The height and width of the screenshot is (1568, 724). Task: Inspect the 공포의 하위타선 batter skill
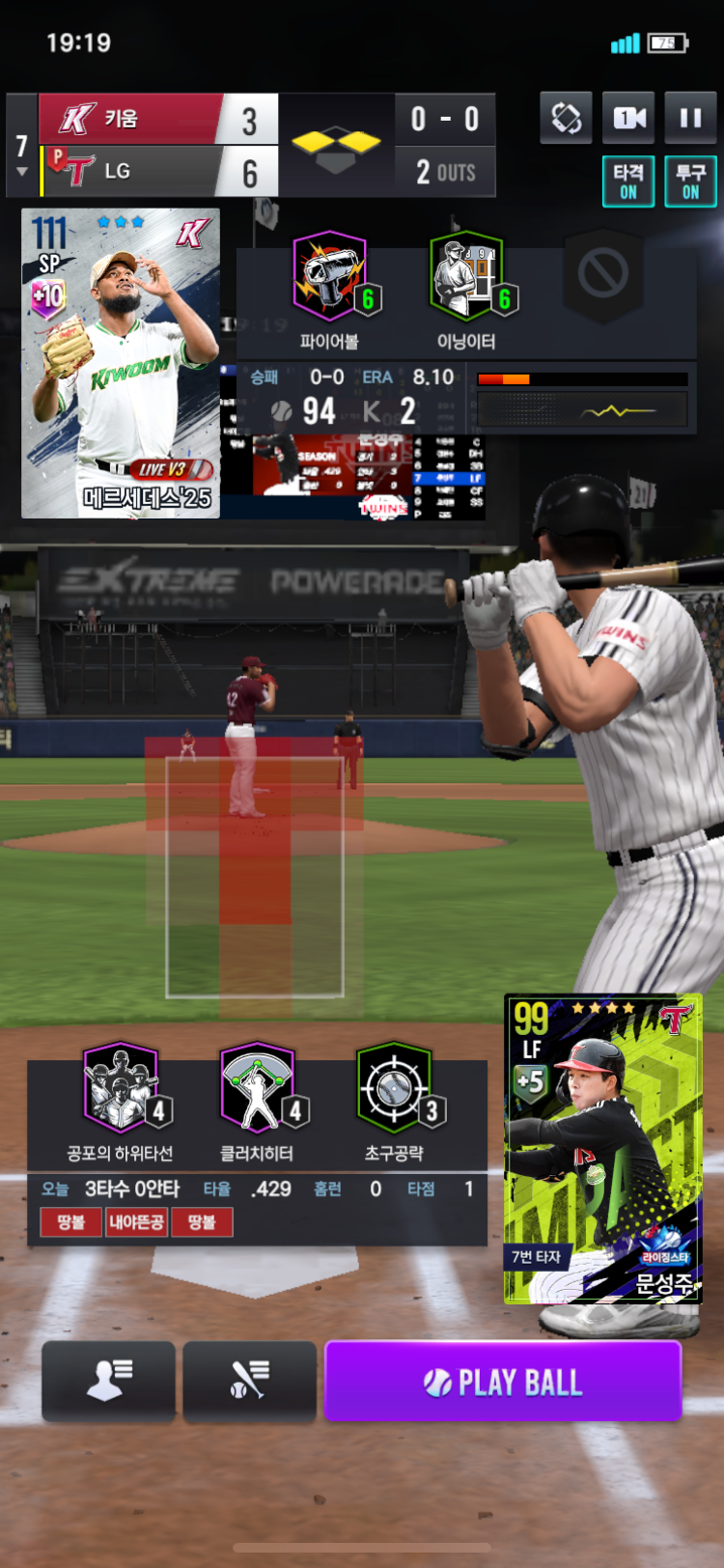121,1089
